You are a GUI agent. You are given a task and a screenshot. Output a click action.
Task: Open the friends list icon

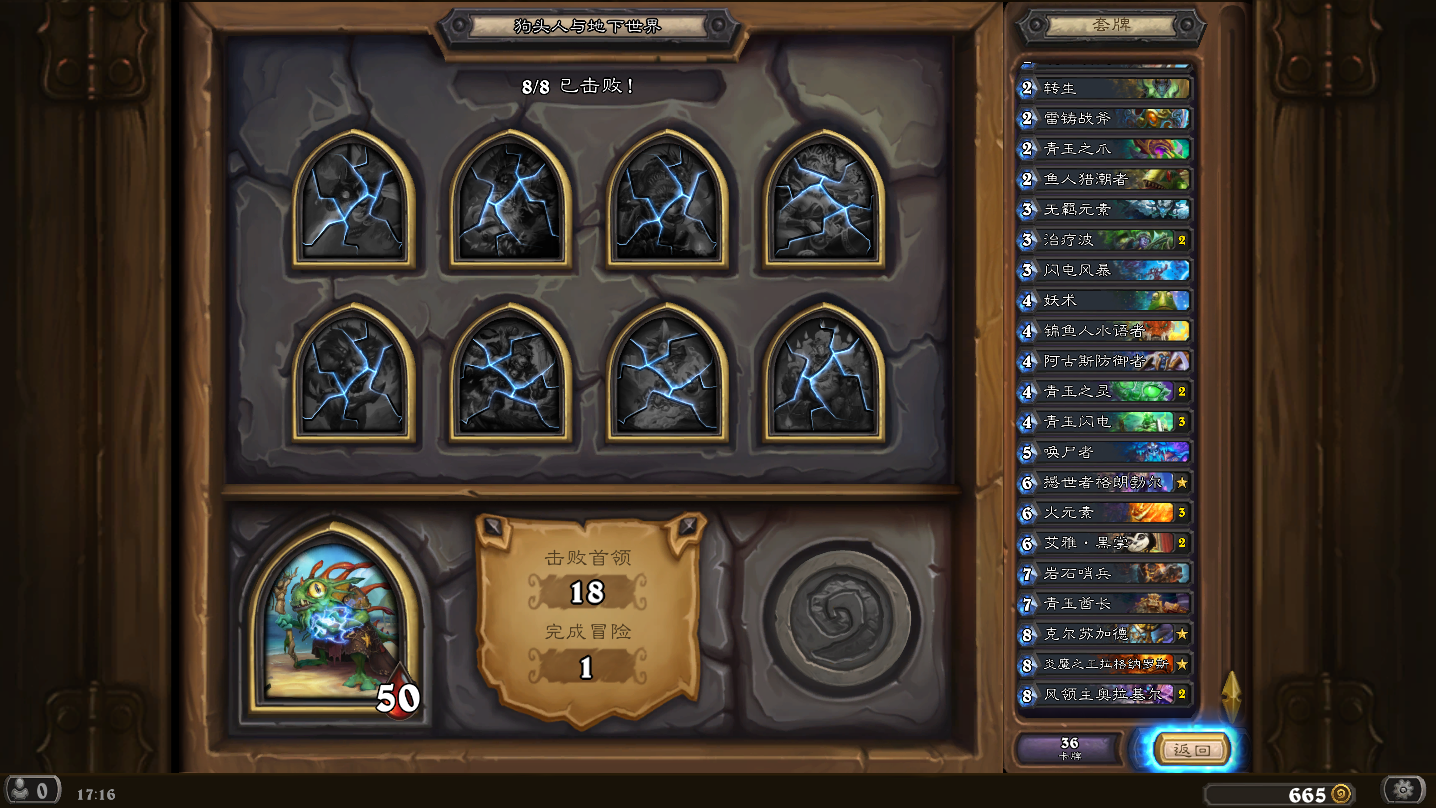tap(32, 790)
